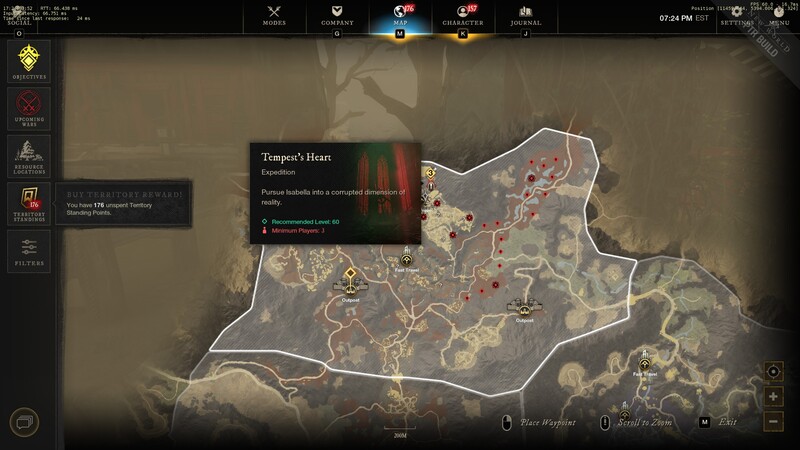
Task: View Upcoming Wars
Action: [x=29, y=108]
